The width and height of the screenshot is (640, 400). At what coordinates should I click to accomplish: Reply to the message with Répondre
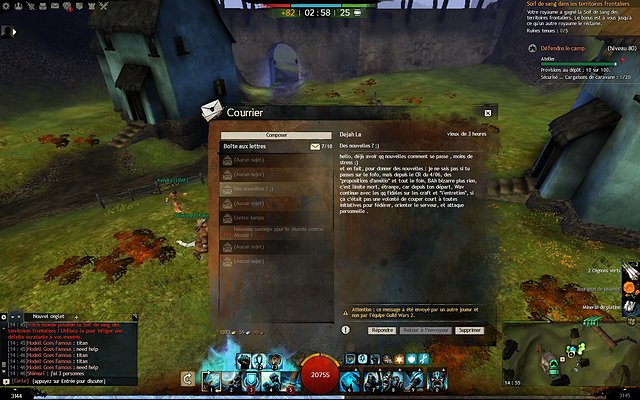click(x=381, y=301)
